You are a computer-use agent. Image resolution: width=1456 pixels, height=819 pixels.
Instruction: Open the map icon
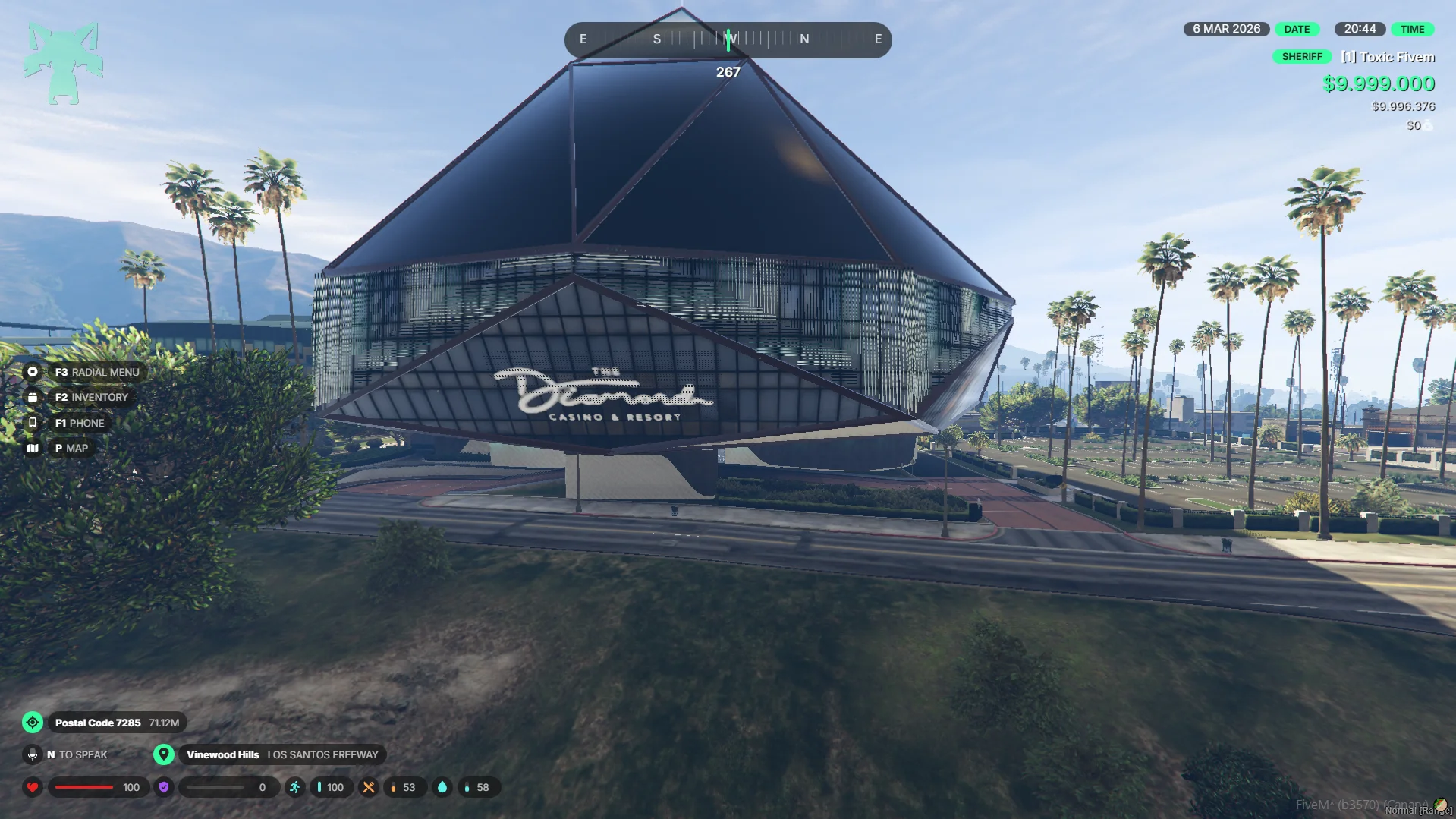33,448
